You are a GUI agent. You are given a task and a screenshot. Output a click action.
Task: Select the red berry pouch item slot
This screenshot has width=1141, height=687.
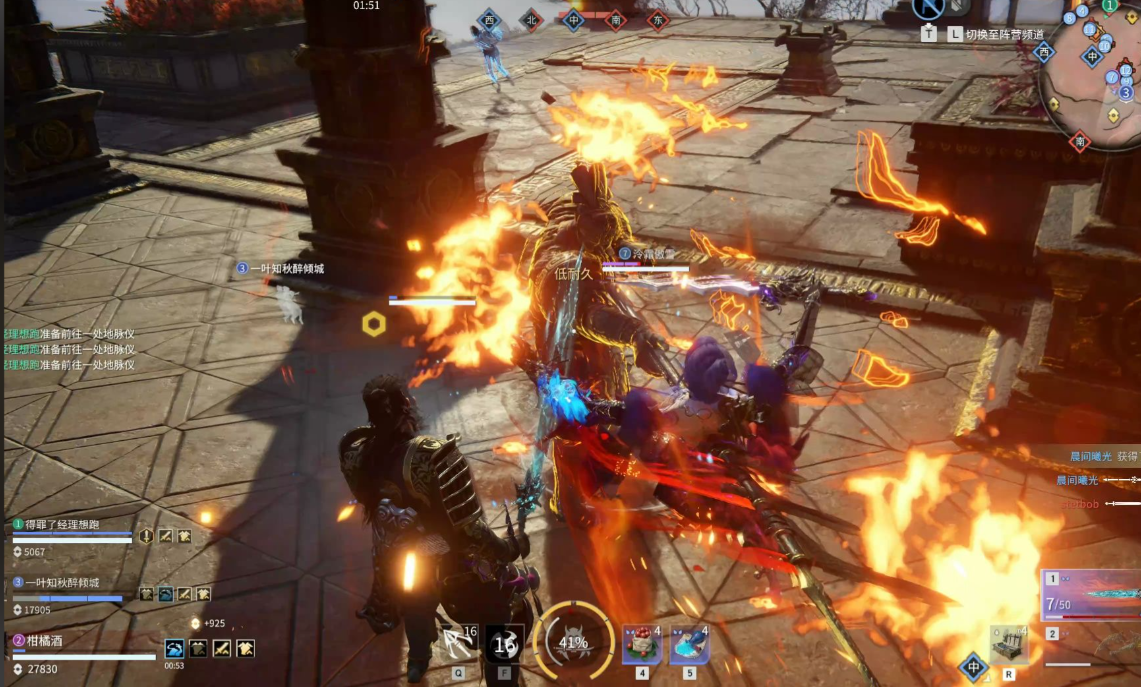(x=642, y=646)
